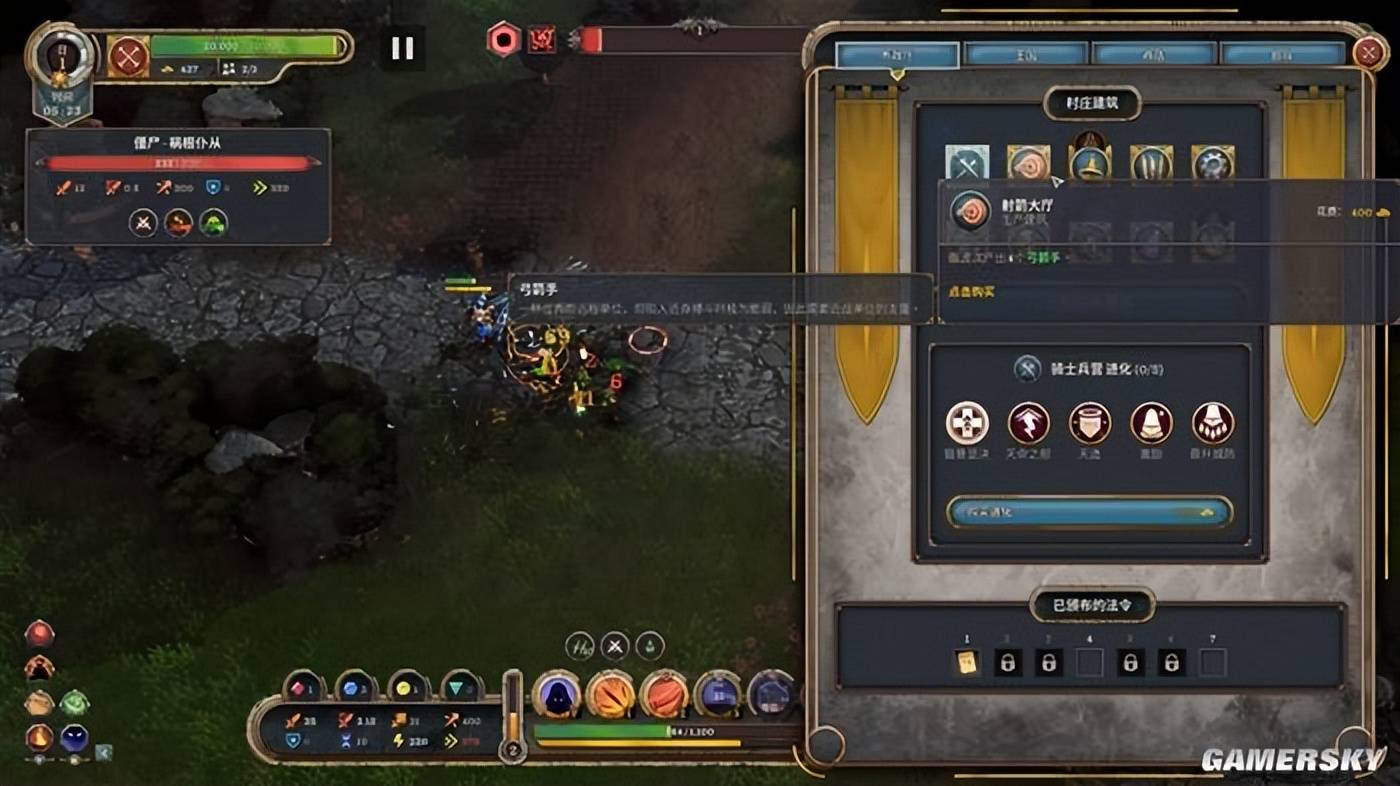
Task: Close the village buildings panel
Action: click(x=1368, y=52)
